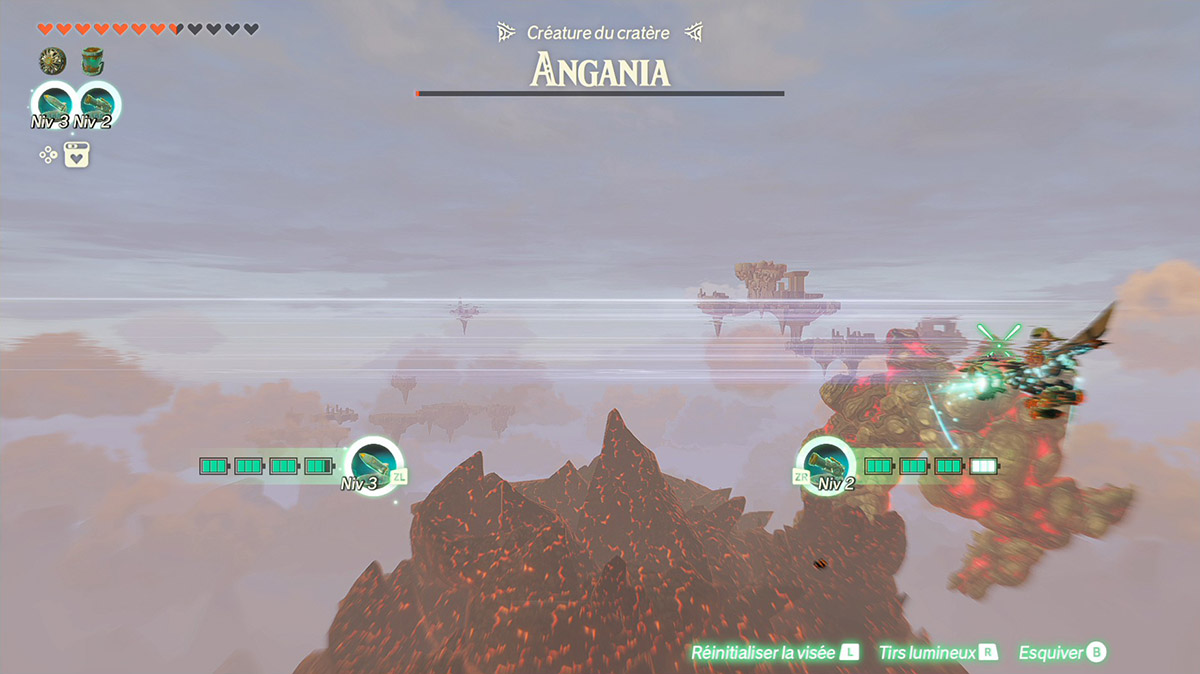Select the round fan gear icon

coord(52,62)
